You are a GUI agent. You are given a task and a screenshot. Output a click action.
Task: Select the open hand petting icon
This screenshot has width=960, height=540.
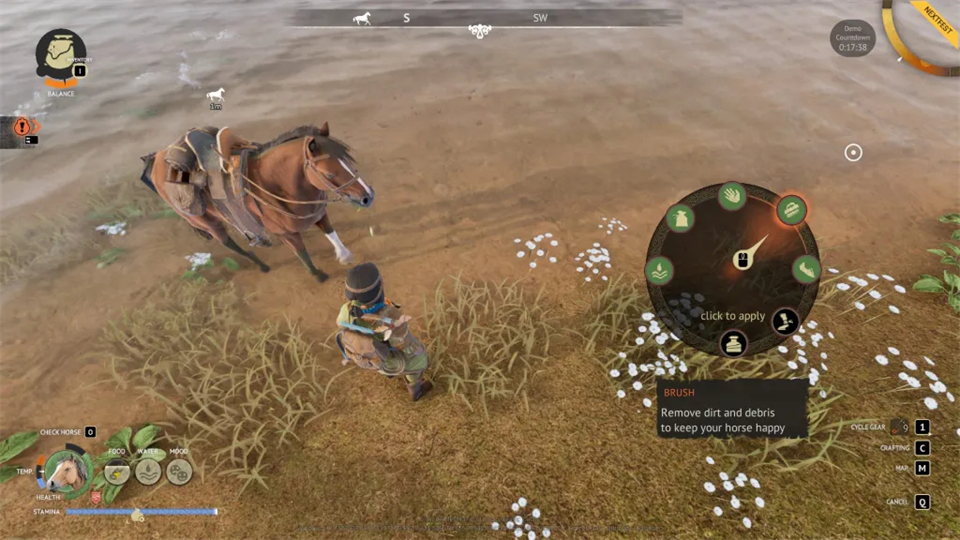(732, 195)
